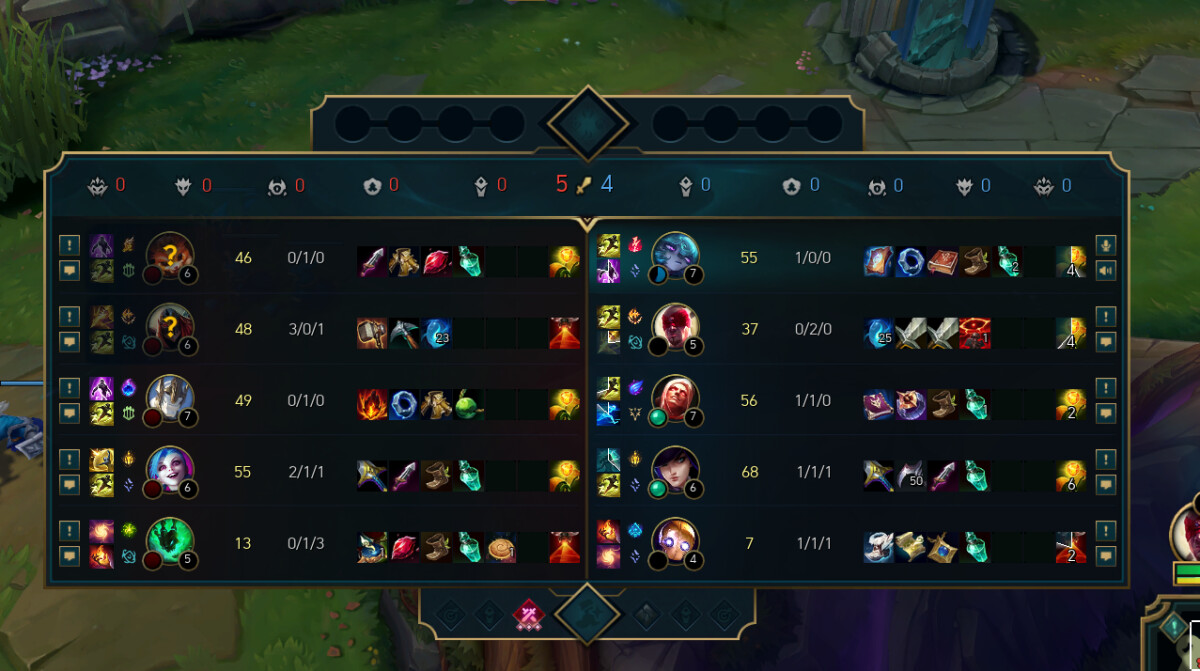Click the speech bubble button beside Vladimir
This screenshot has height=671, width=1200.
pyautogui.click(x=1105, y=412)
